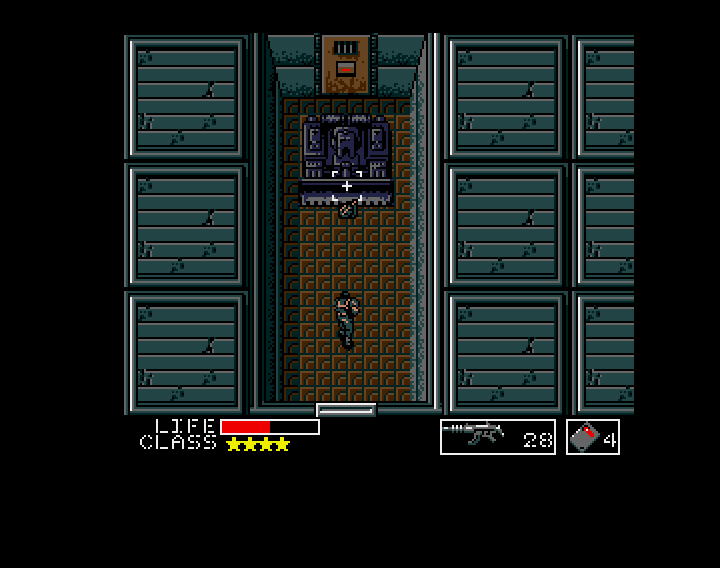The width and height of the screenshot is (720, 568).
Task: Select the equipped item slot showing 4
Action: tap(593, 437)
